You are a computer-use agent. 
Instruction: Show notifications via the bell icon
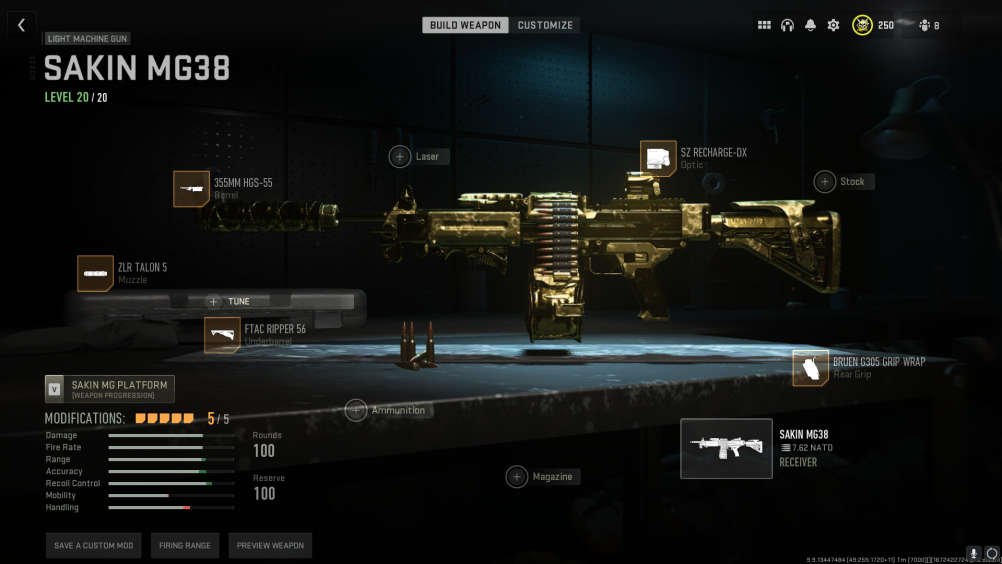[x=810, y=25]
